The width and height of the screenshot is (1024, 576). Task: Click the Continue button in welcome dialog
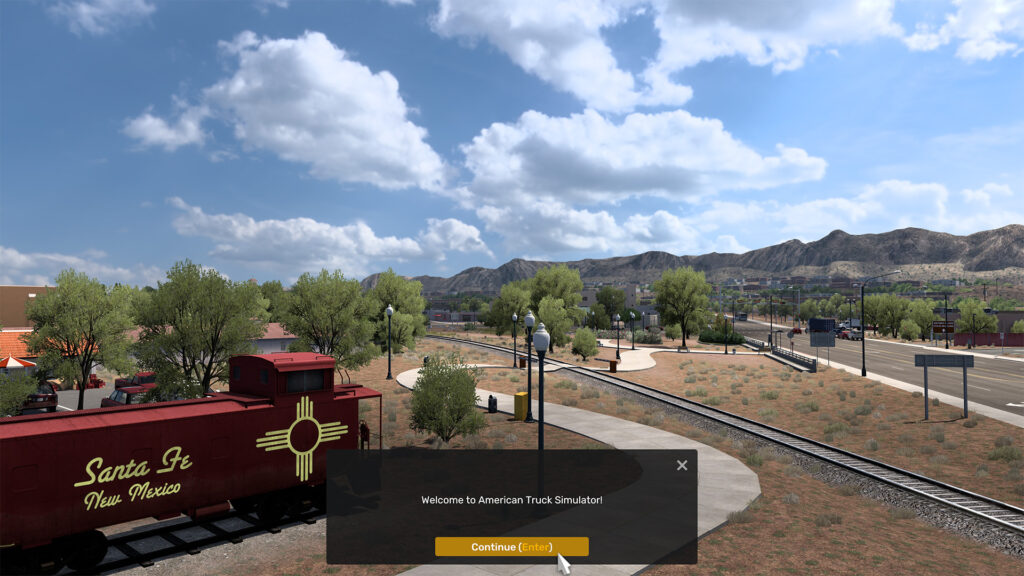pyautogui.click(x=511, y=547)
